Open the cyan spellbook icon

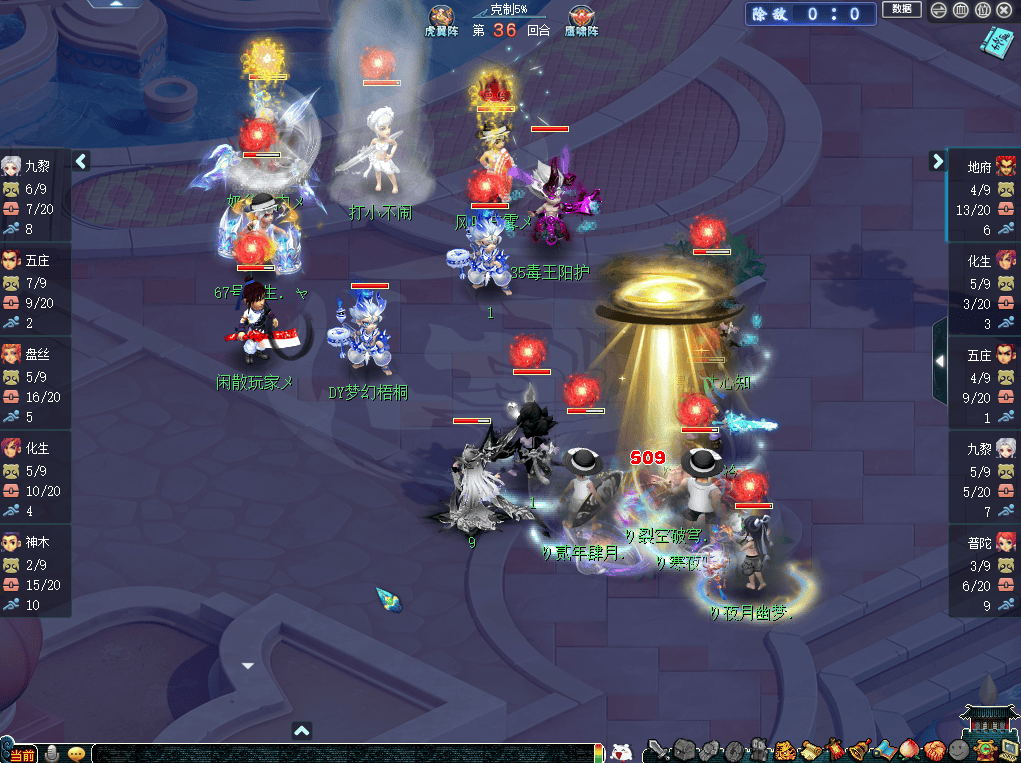[x=996, y=44]
